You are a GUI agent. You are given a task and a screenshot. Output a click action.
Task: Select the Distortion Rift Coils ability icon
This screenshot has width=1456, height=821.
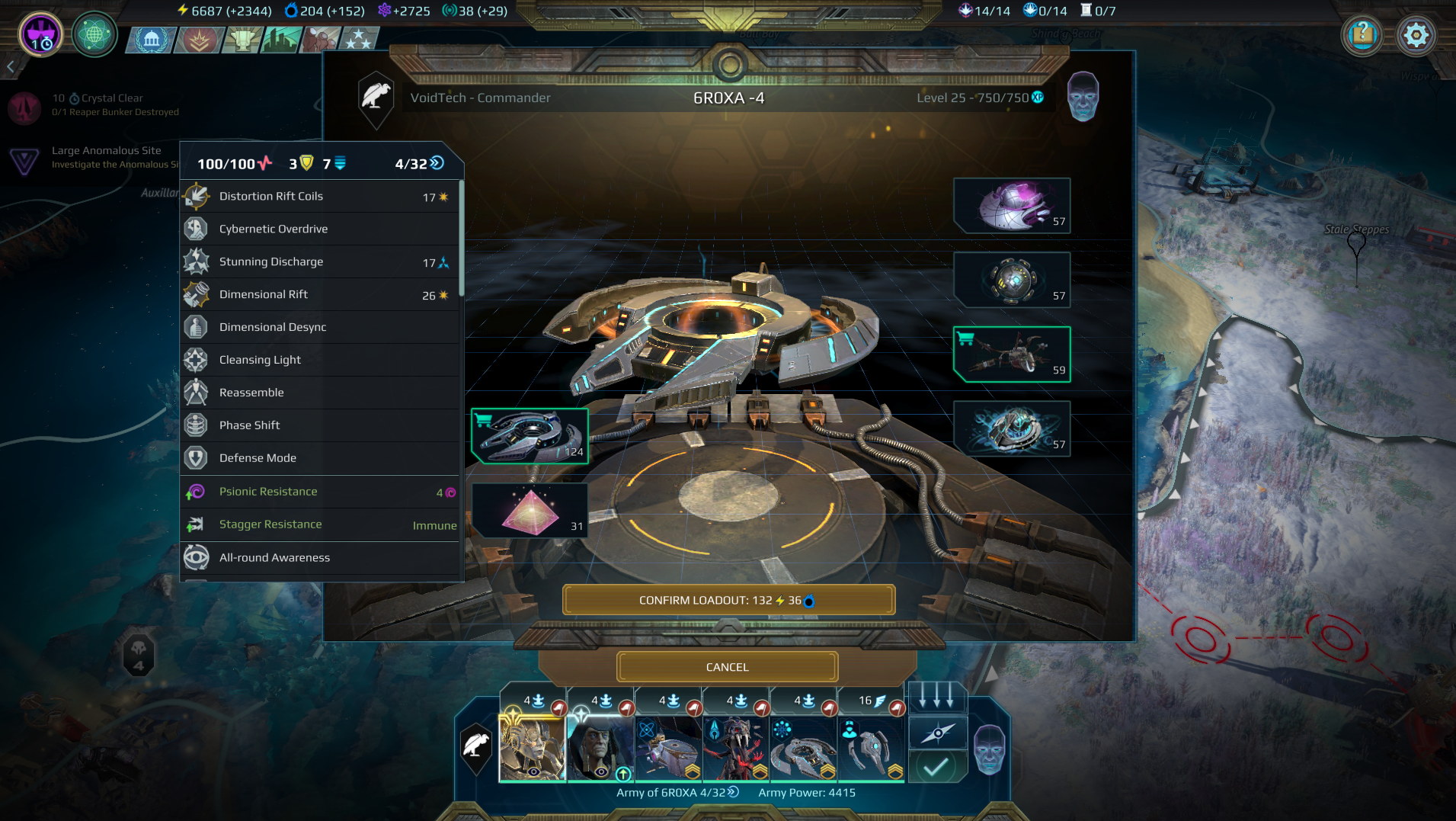point(197,196)
